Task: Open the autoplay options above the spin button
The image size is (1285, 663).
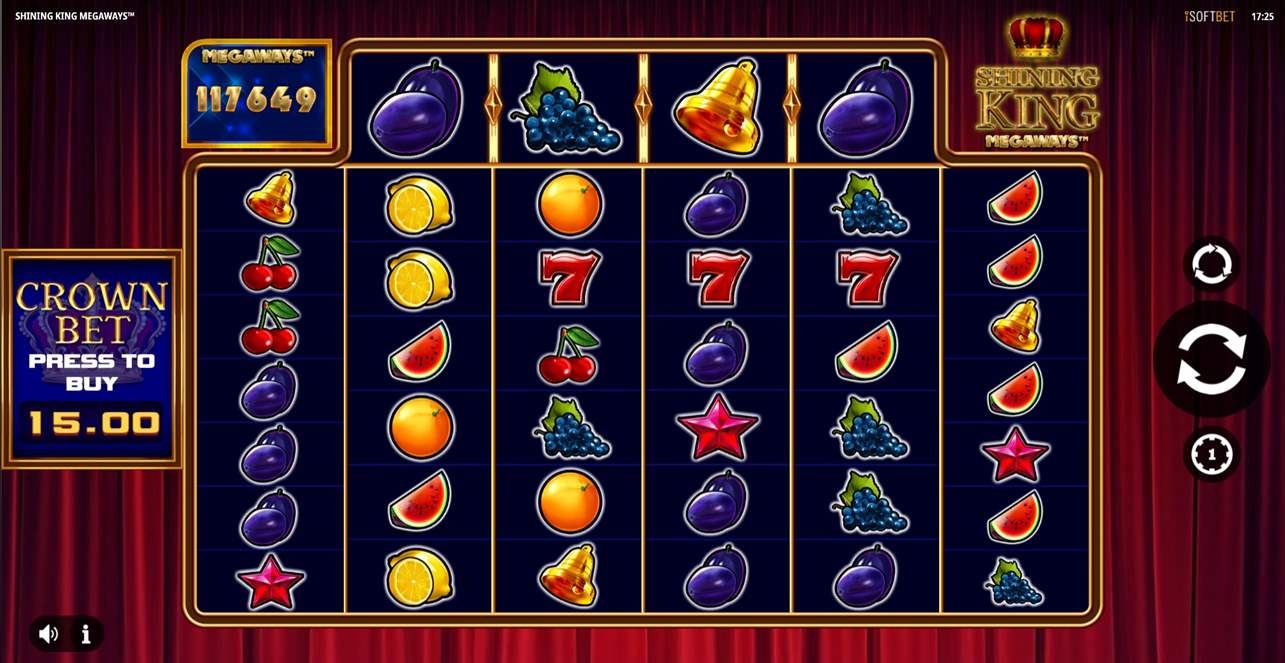Action: [1211, 265]
